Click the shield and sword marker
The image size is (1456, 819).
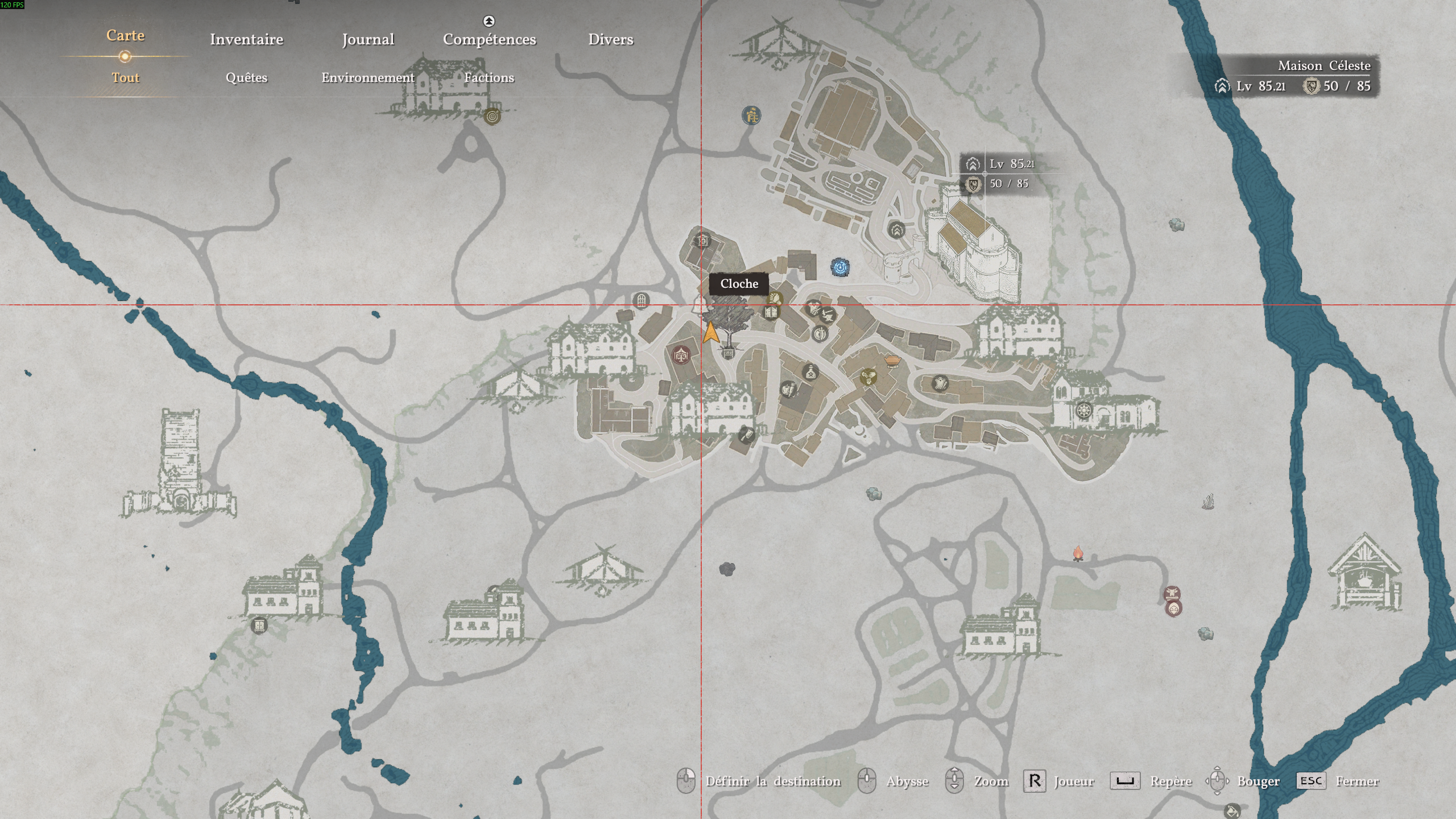tap(820, 334)
